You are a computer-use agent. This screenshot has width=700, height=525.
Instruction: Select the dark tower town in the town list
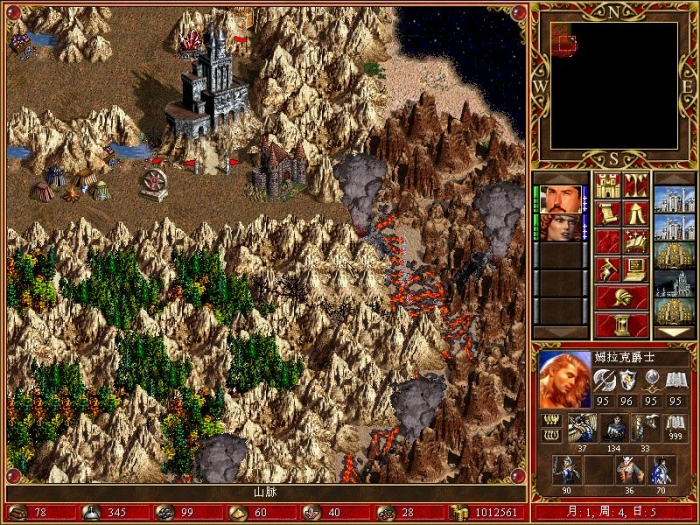[x=674, y=283]
